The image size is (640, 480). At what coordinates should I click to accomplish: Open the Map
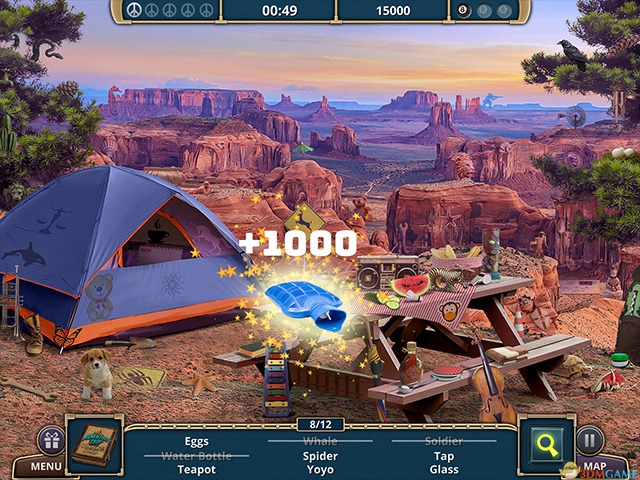click(x=596, y=466)
